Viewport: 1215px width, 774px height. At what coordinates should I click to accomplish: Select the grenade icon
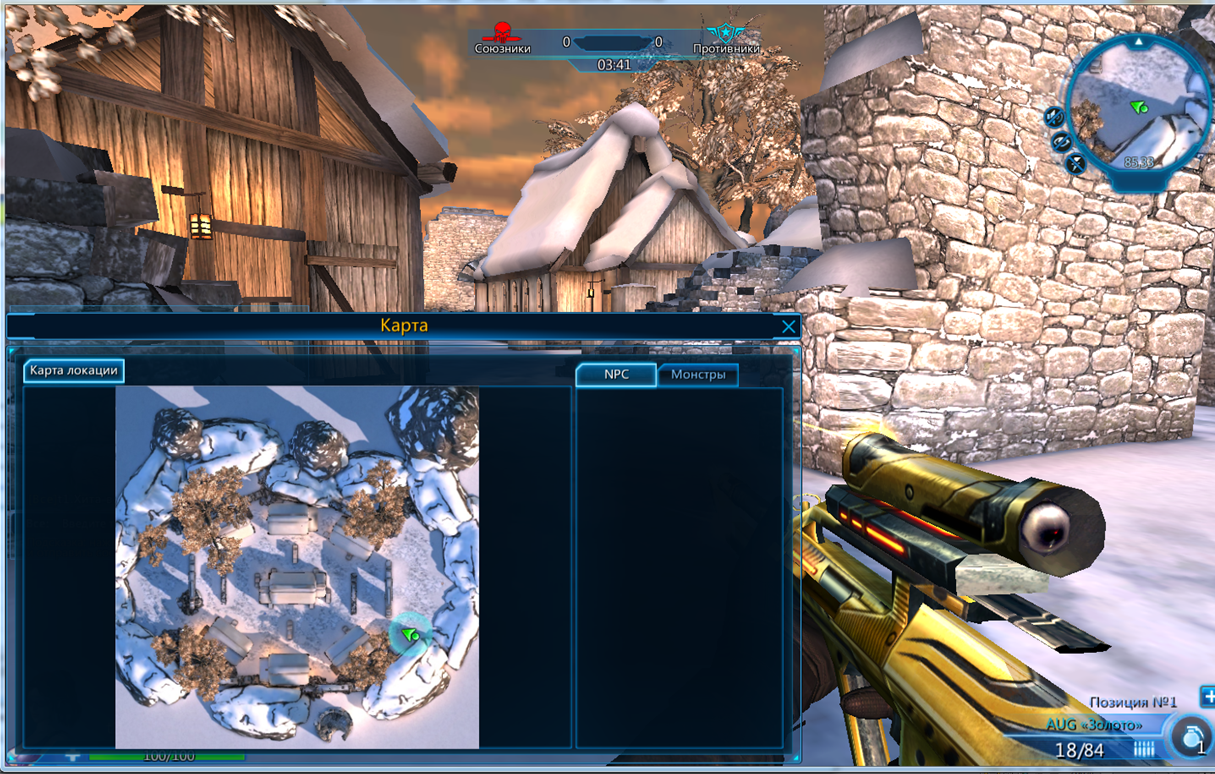coord(1192,737)
